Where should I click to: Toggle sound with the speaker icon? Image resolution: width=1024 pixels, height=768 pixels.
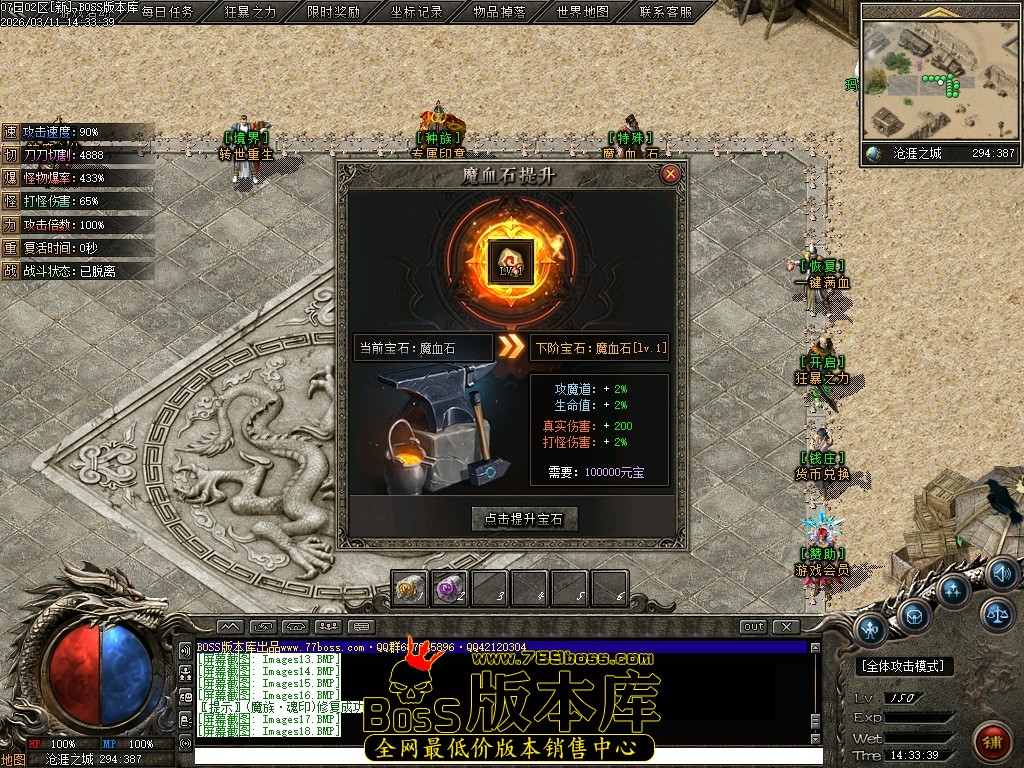(1001, 574)
